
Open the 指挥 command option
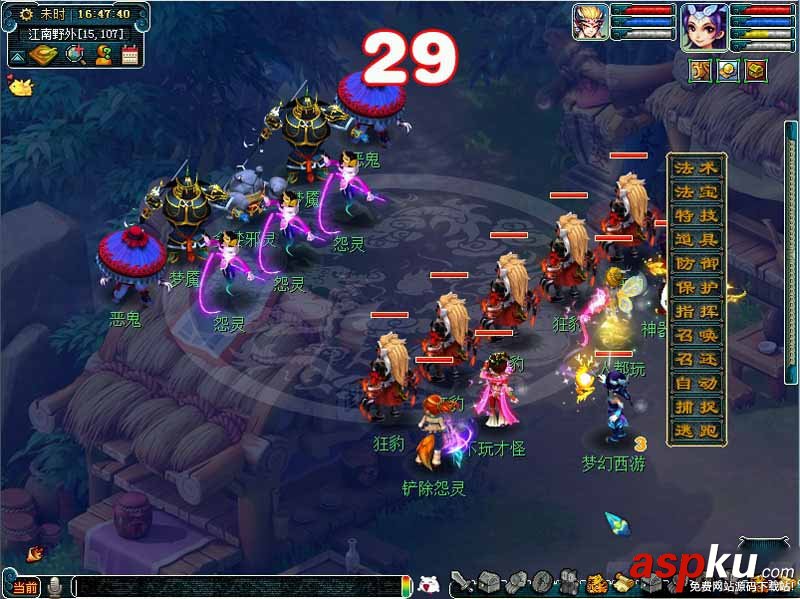[696, 312]
